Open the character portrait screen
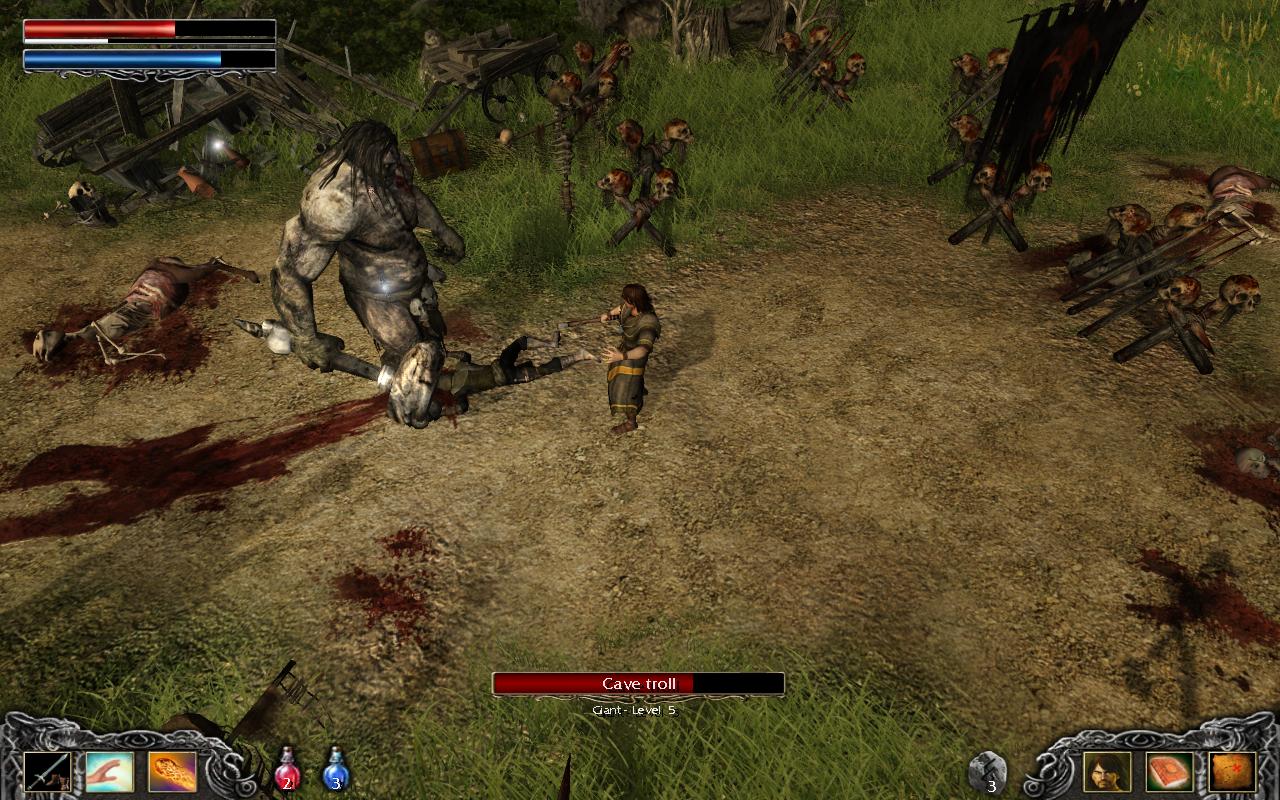 click(1106, 770)
